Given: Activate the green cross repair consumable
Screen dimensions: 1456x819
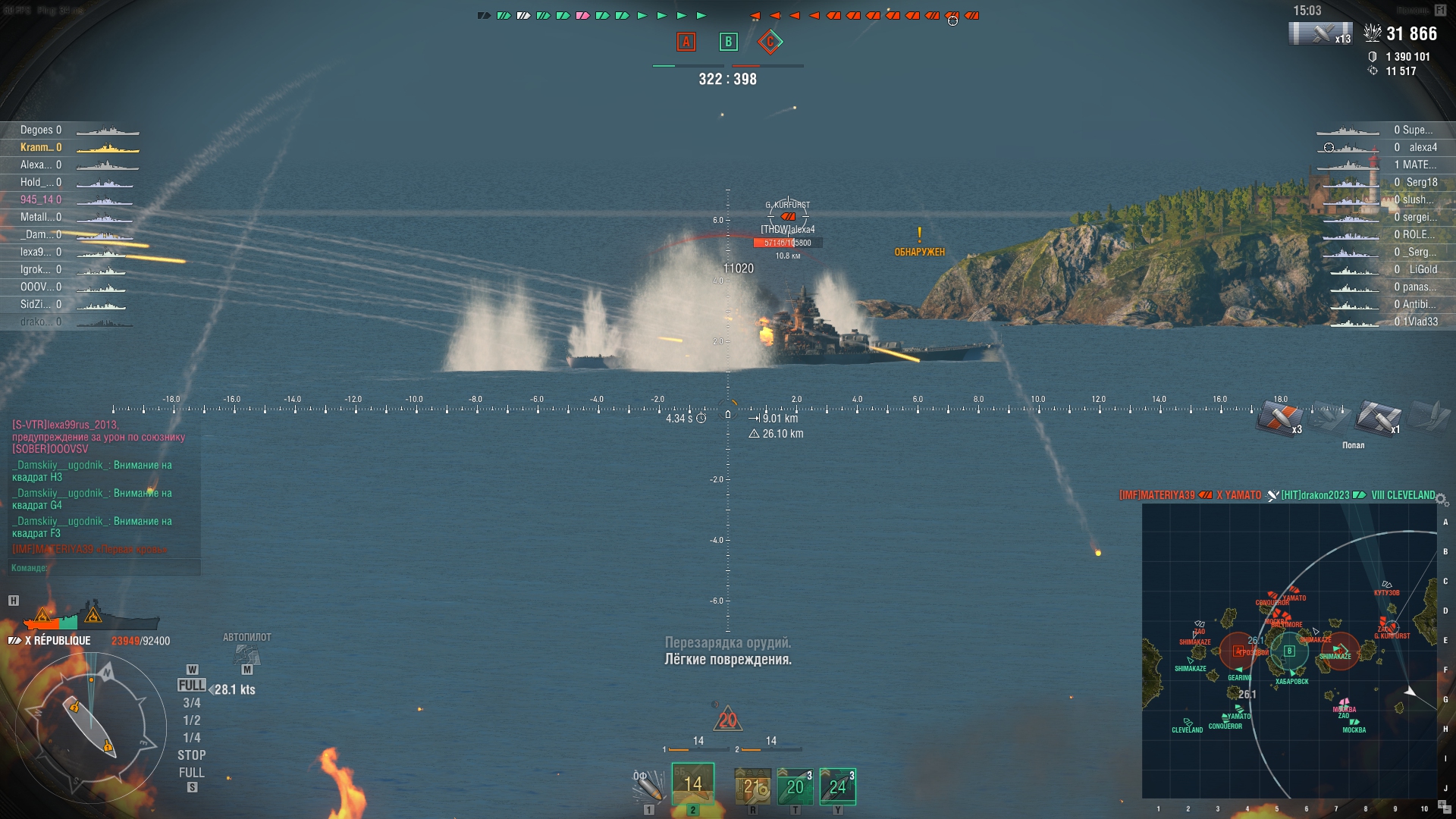Looking at the screenshot, I should 795,786.
